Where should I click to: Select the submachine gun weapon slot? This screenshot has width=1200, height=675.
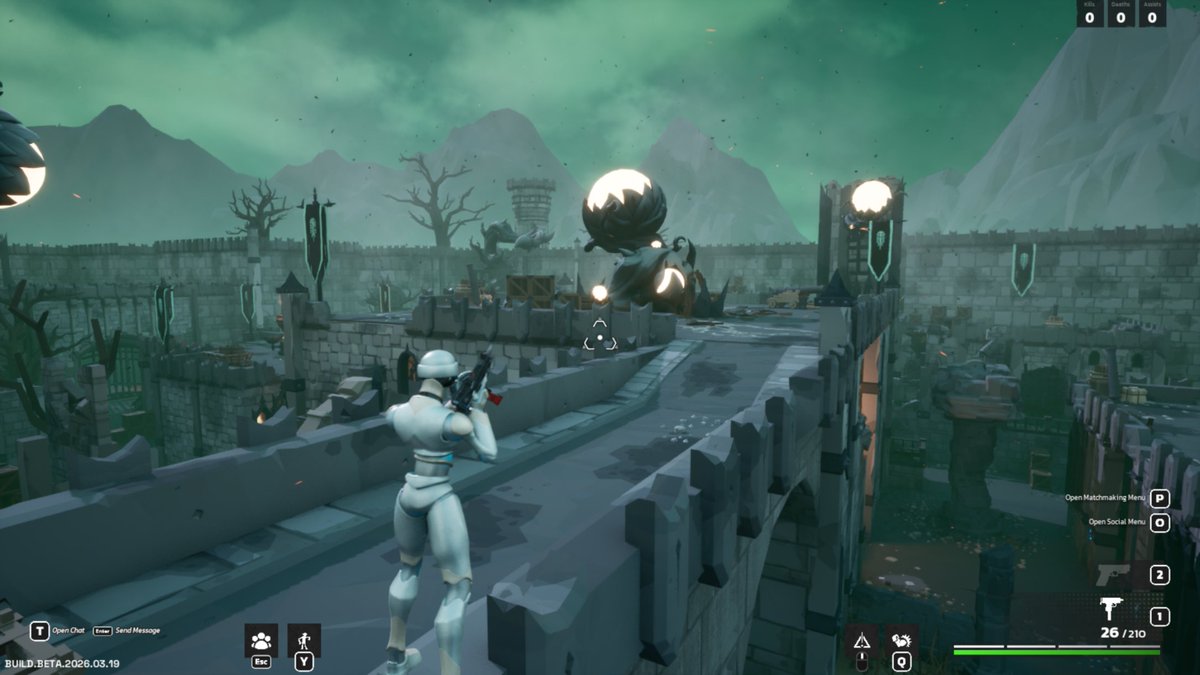1111,609
